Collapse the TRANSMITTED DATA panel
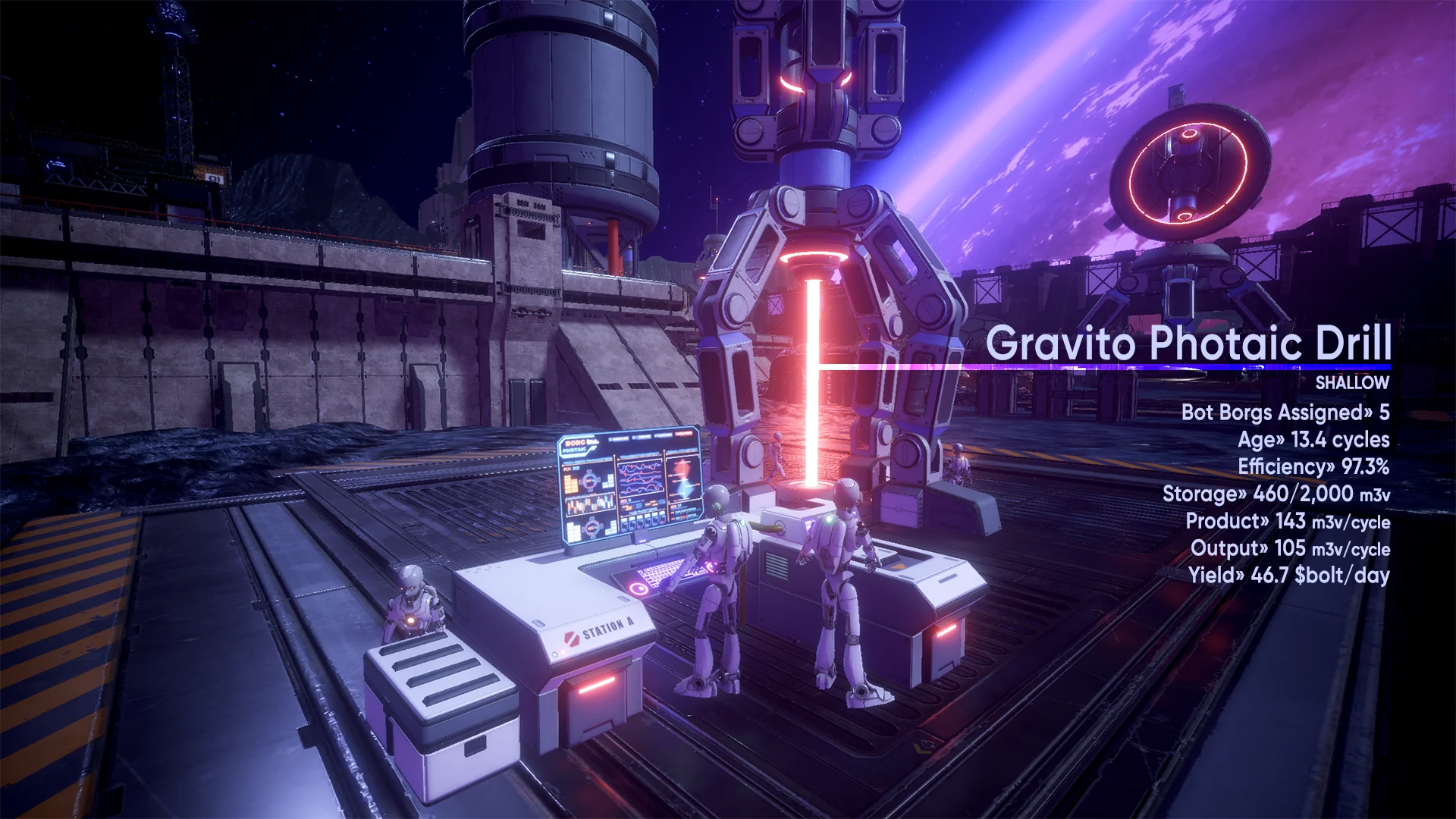This screenshot has width=1456, height=819. [639, 456]
